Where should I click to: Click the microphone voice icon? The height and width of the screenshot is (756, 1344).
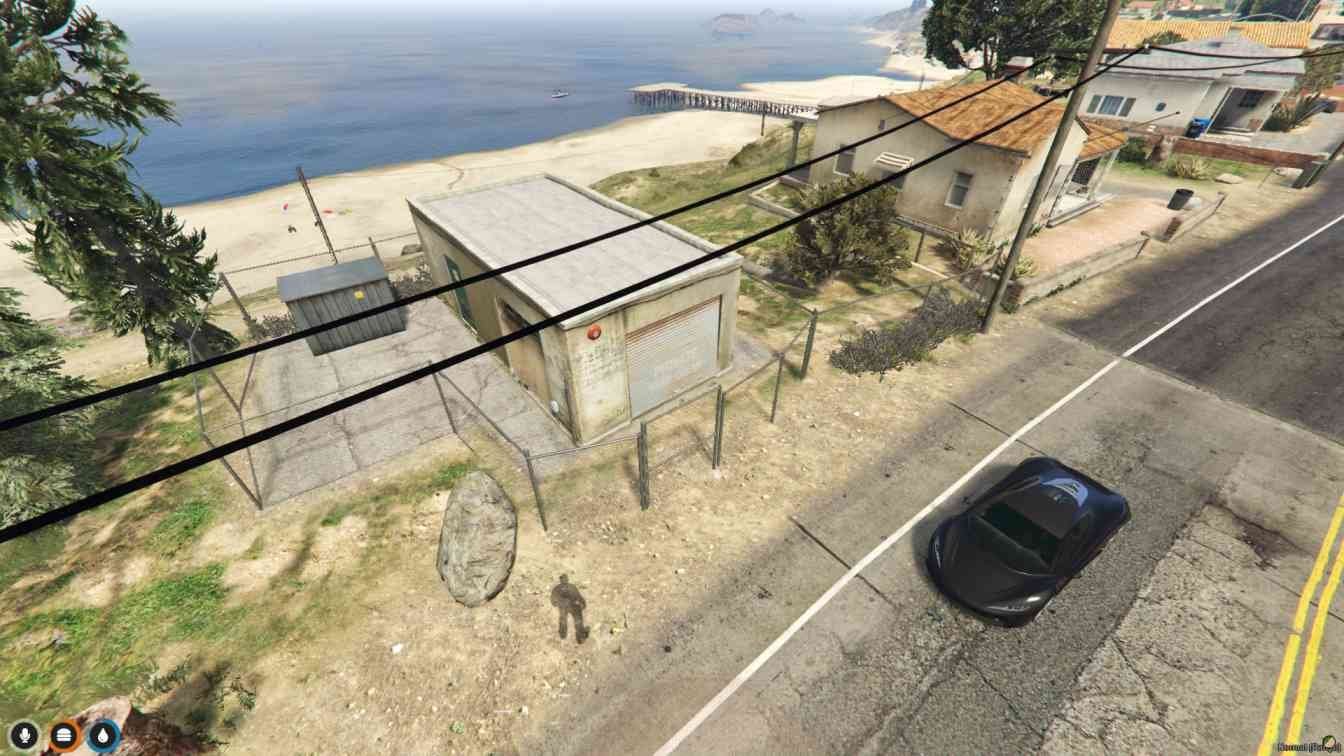[24, 736]
